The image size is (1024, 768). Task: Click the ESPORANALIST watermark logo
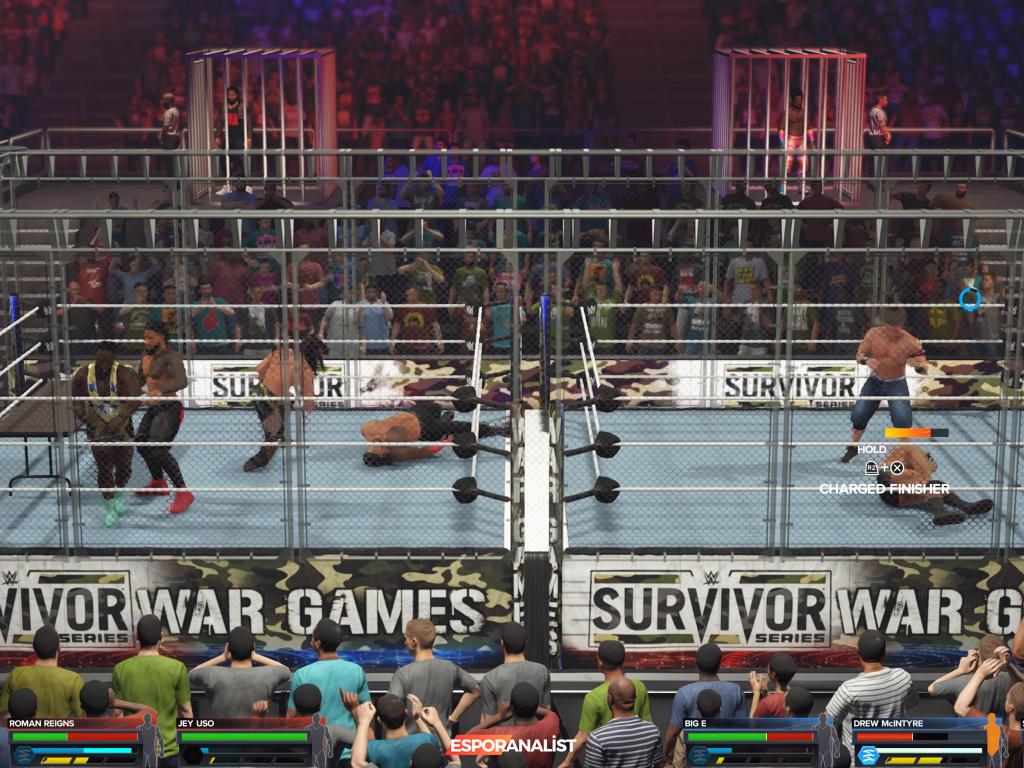[x=511, y=745]
